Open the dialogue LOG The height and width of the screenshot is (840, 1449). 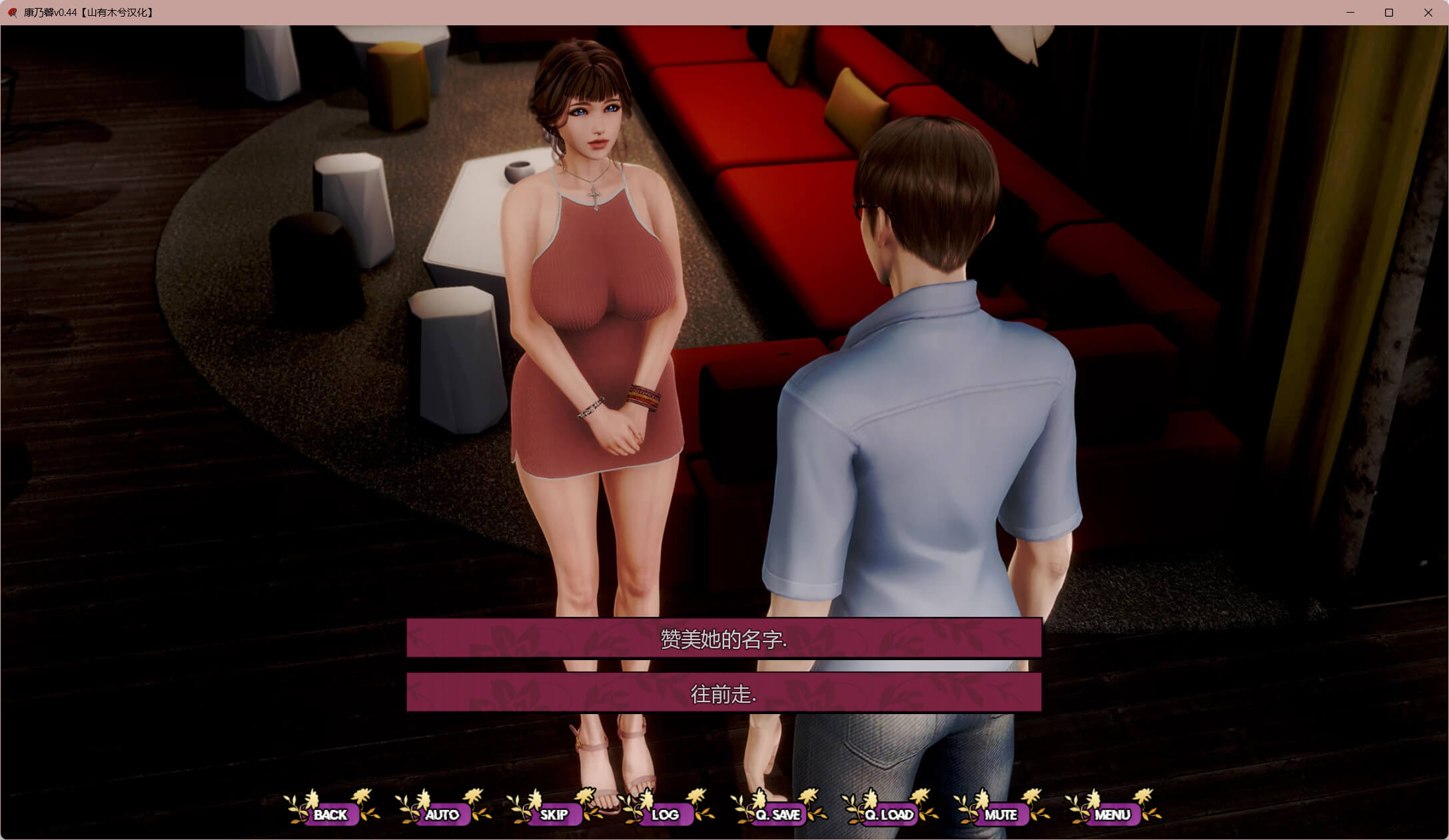coord(665,814)
